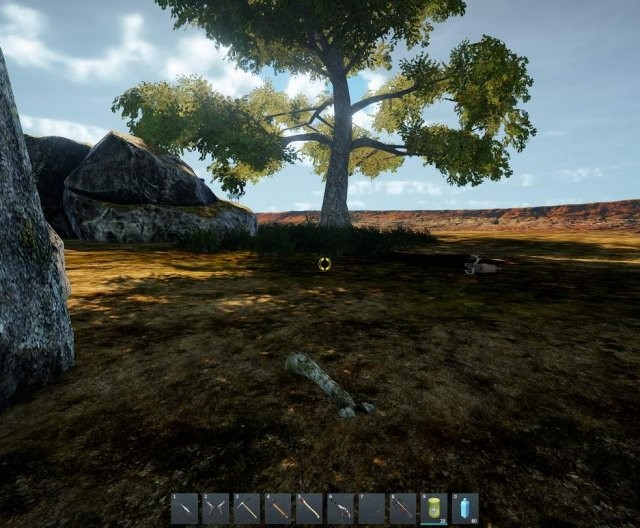This screenshot has width=640, height=528.
Task: Select the pickaxe in hotbar slot 3
Action: (247, 508)
